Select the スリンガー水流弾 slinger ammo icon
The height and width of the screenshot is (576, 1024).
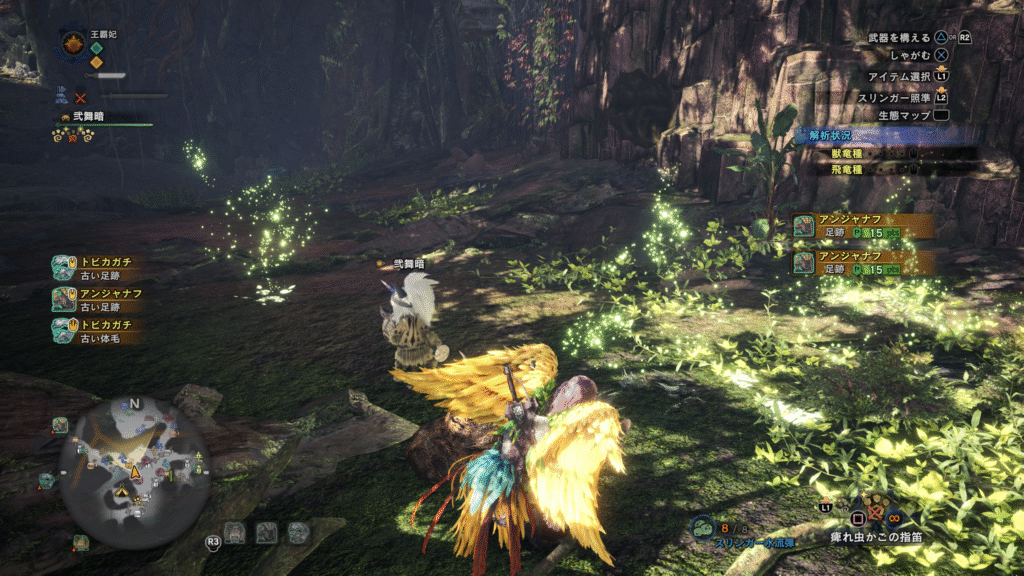[702, 527]
